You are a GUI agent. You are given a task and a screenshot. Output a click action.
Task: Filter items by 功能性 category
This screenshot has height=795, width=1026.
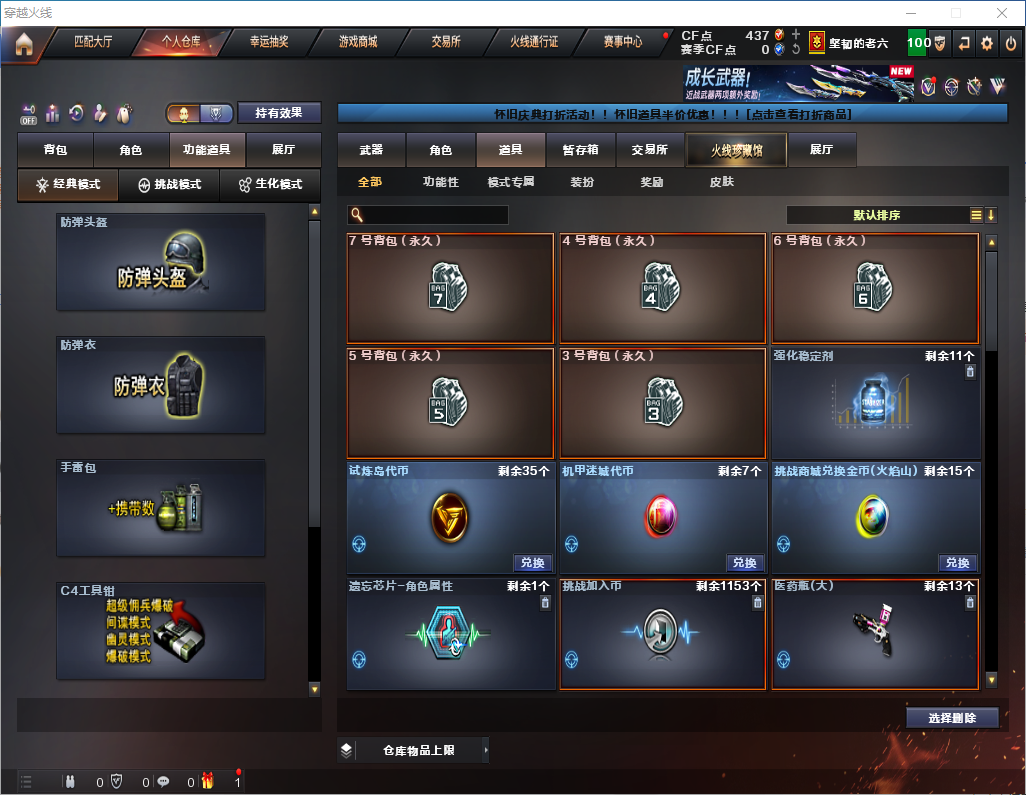[440, 182]
